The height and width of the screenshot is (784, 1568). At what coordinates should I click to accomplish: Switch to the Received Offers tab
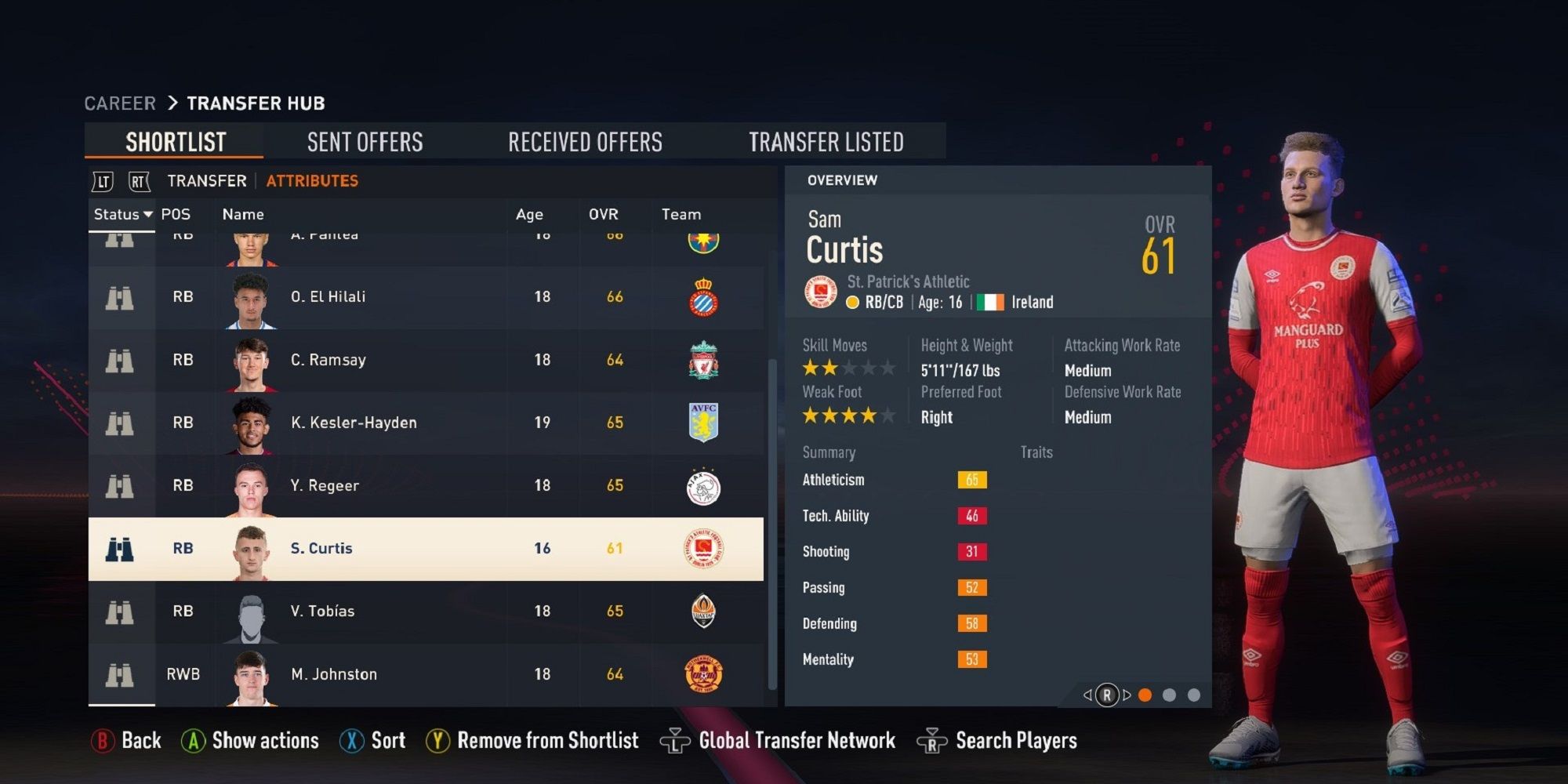click(585, 141)
